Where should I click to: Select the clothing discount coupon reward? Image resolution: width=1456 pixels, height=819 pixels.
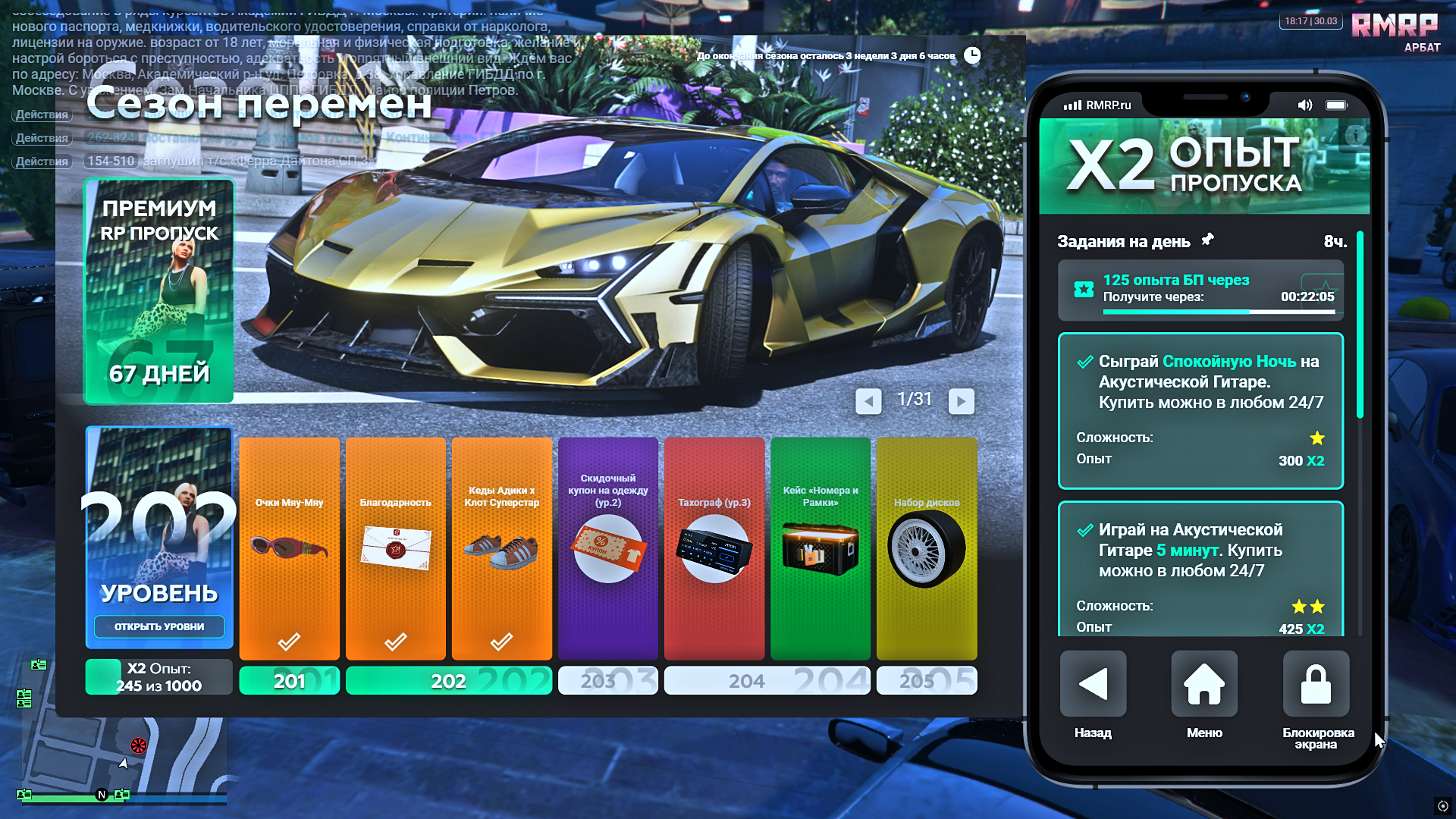point(607,548)
